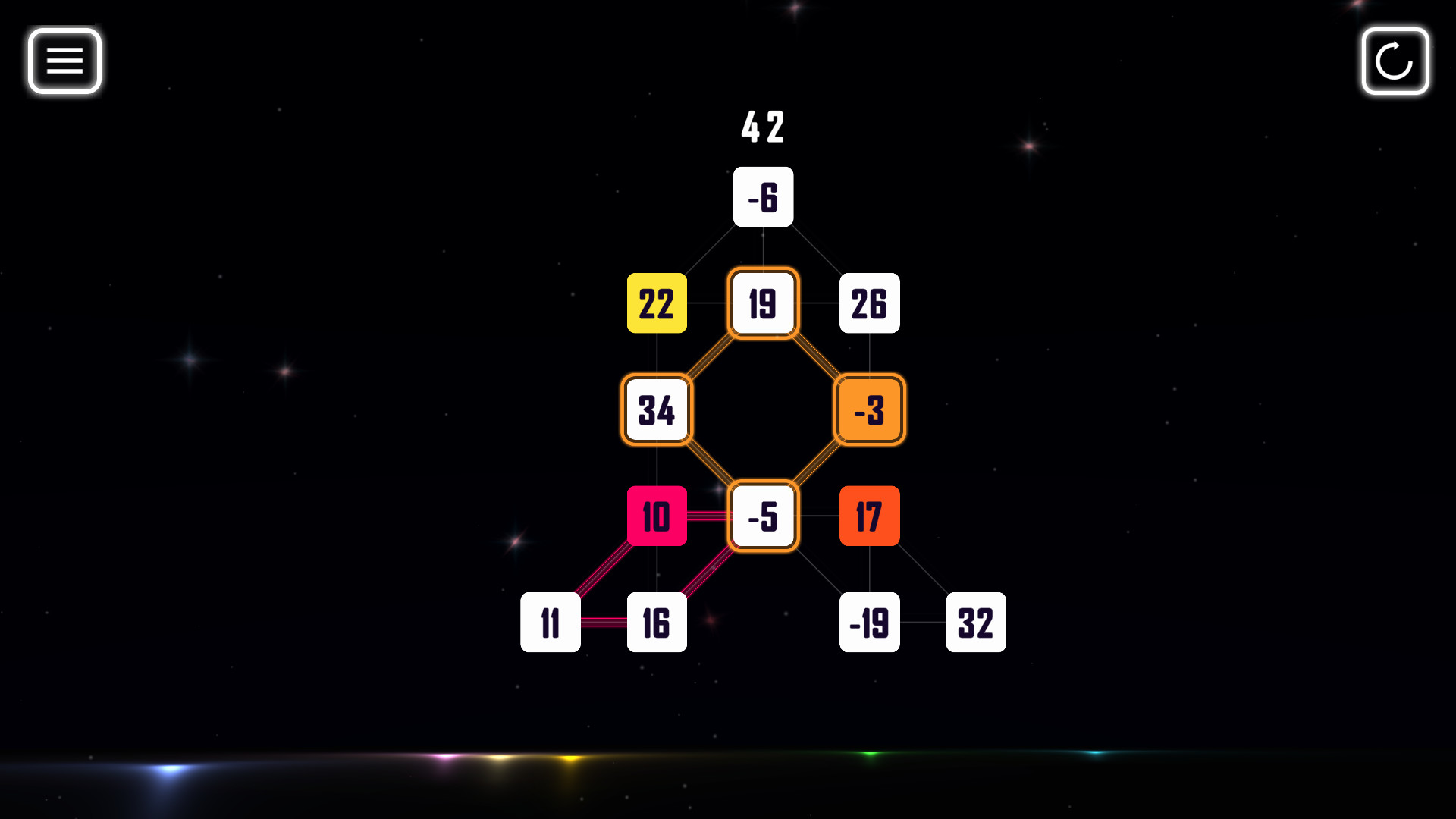The height and width of the screenshot is (819, 1456).
Task: Select the yellow 22 tile
Action: pyautogui.click(x=657, y=304)
